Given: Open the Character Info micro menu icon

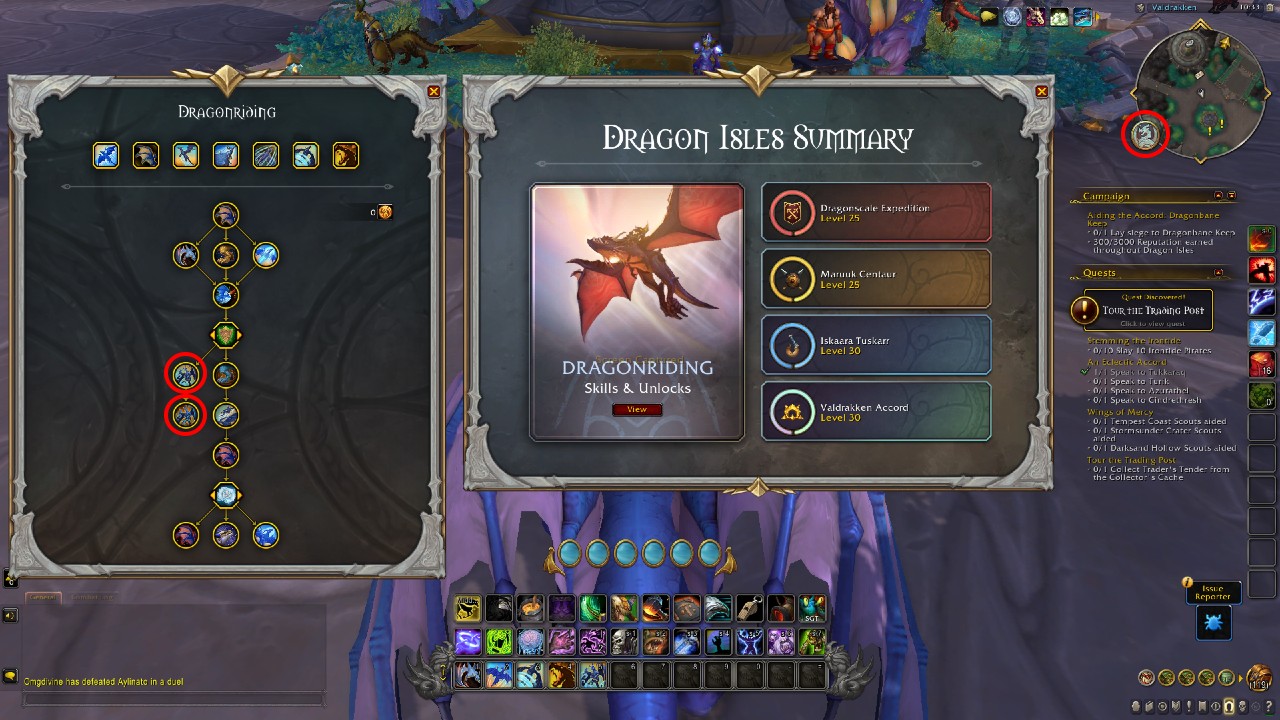Looking at the screenshot, I should (x=1135, y=707).
